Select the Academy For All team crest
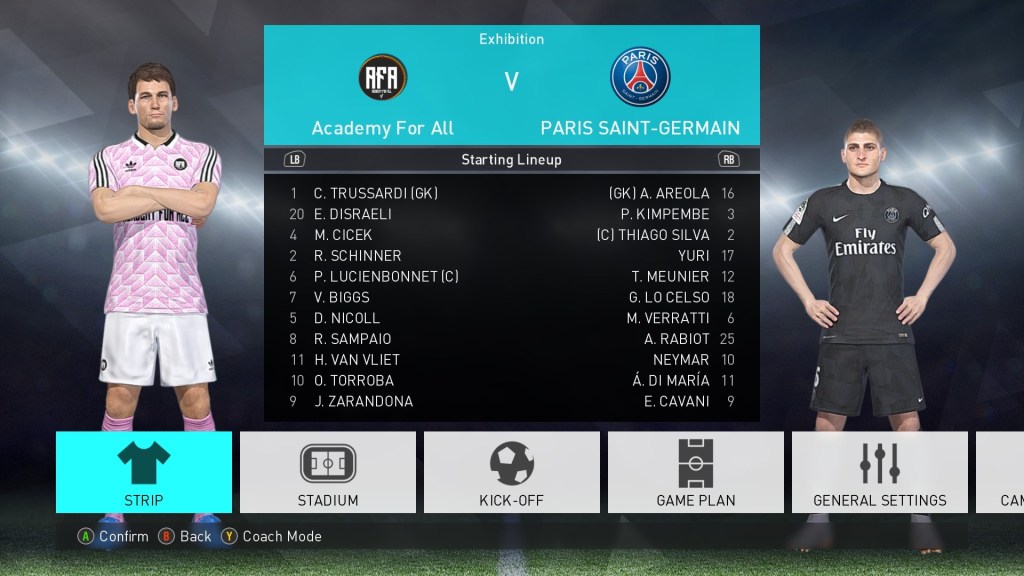 (382, 76)
